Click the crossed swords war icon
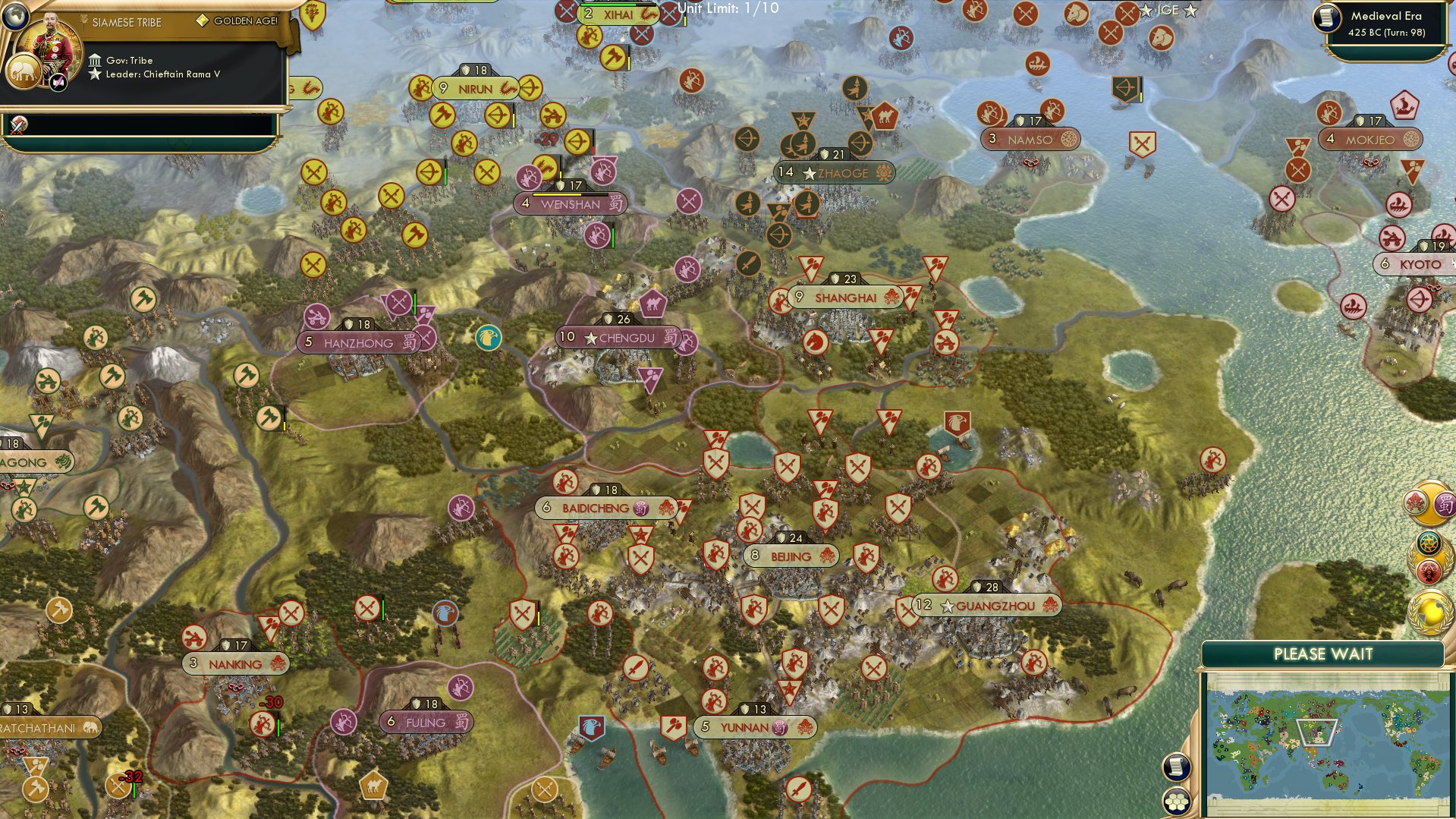Viewport: 1456px width, 819px height. (x=18, y=125)
